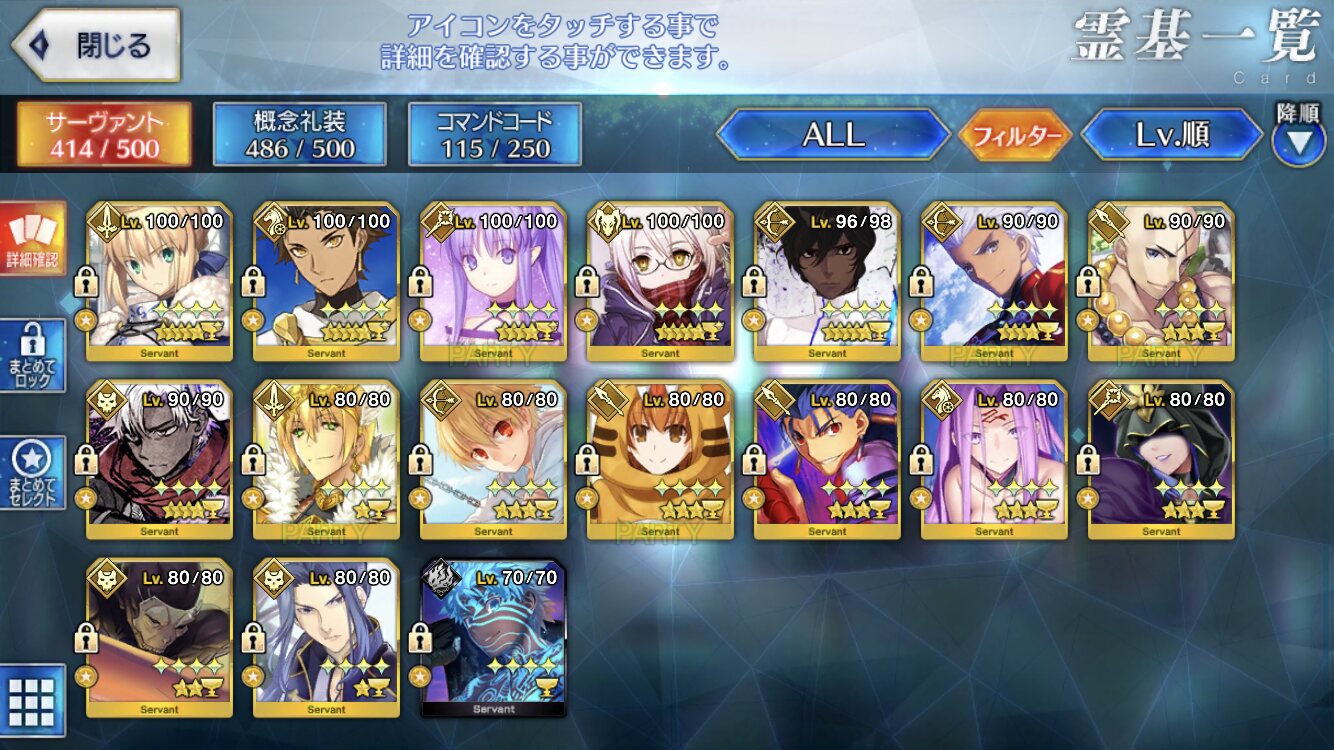Select the blonde Saber servant at Lv. 100
1334x750 pixels.
160,282
